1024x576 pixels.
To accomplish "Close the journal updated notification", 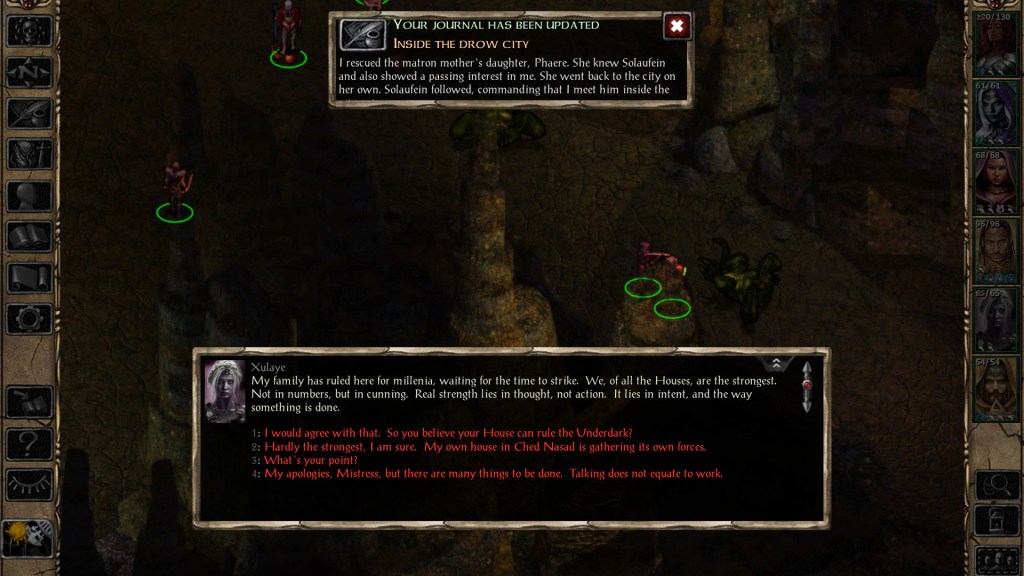I will 677,26.
